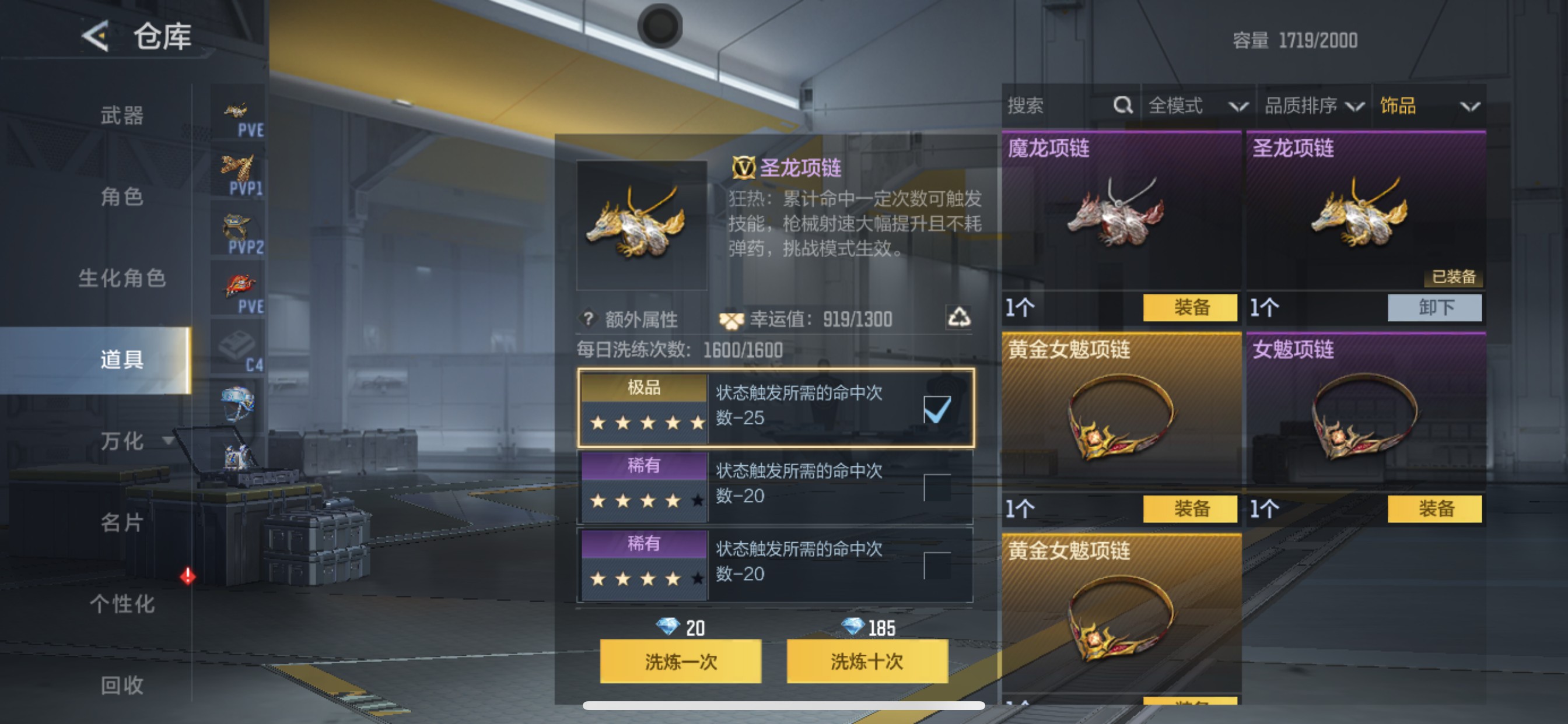Switch to the 生化角色 tab
Screen dimensions: 1568x724
tap(121, 279)
